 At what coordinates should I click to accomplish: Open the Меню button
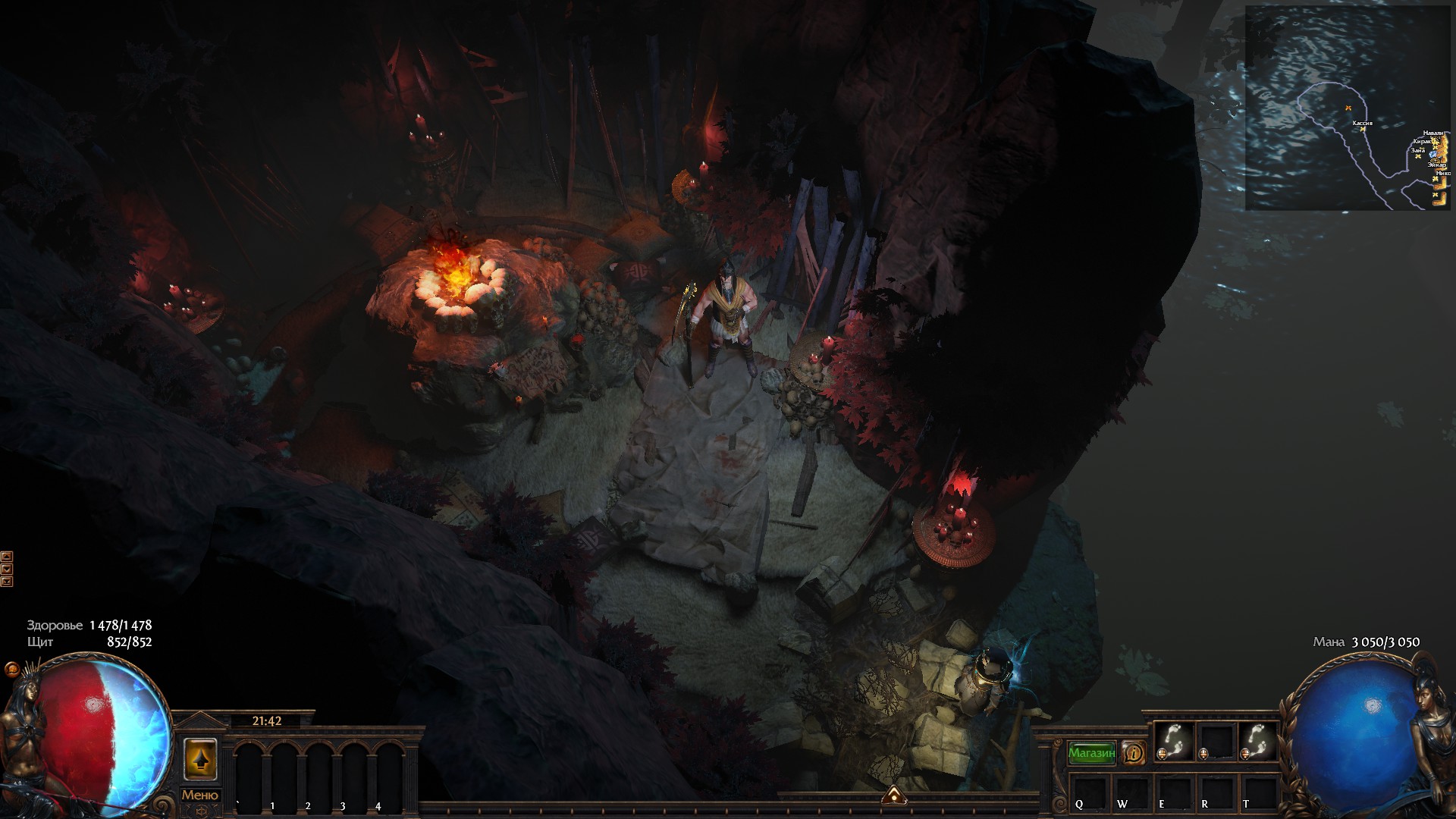[x=200, y=795]
